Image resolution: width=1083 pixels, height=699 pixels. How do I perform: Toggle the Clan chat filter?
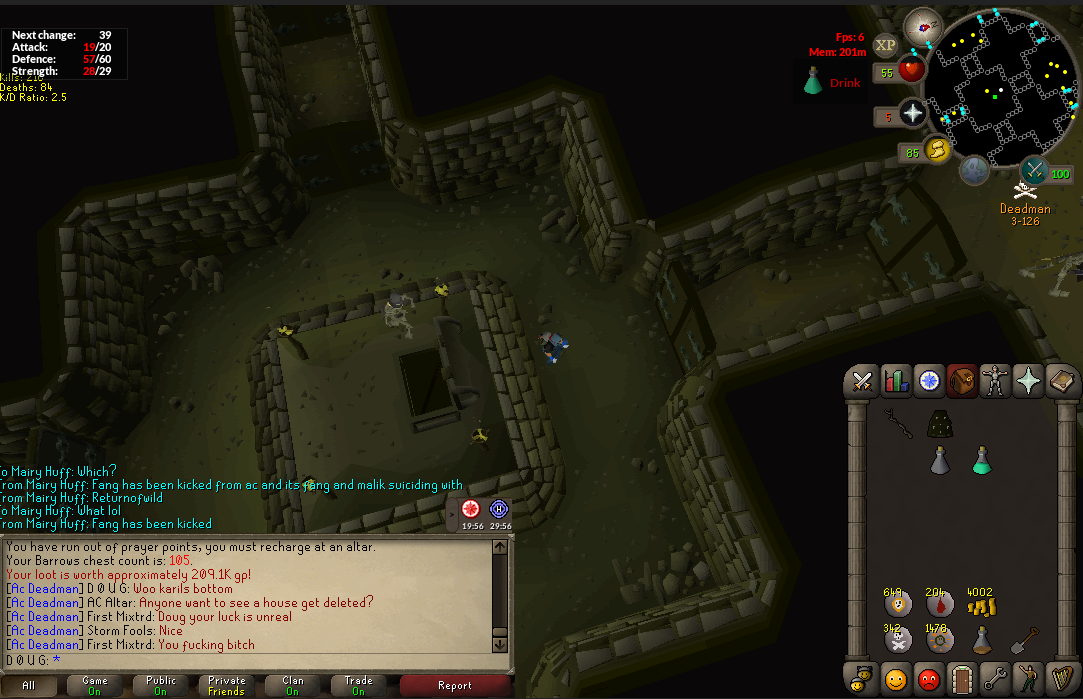[x=293, y=686]
